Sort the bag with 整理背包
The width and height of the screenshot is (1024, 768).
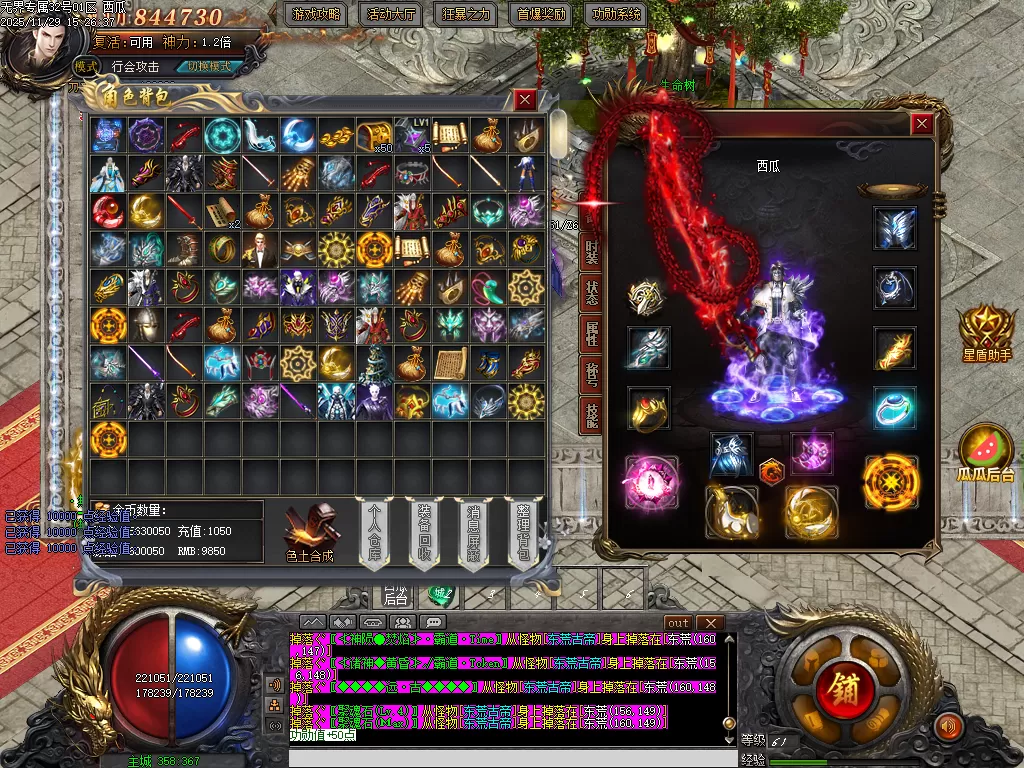(522, 531)
